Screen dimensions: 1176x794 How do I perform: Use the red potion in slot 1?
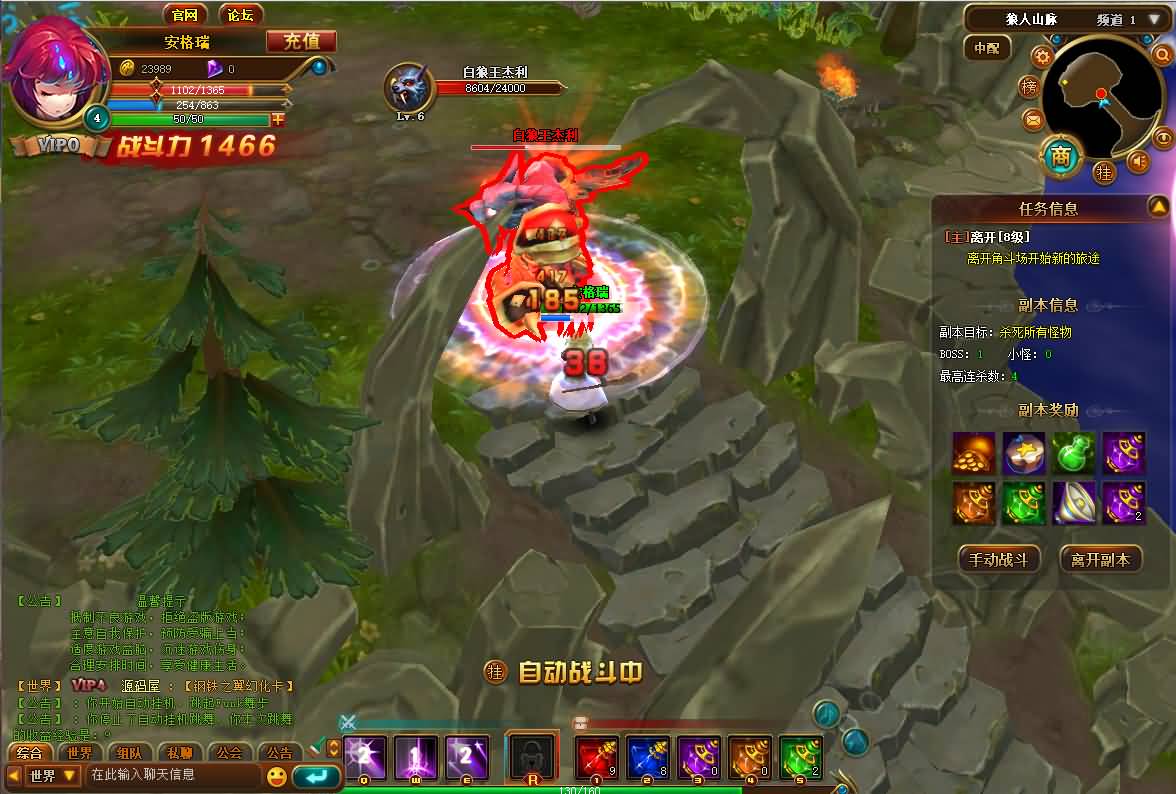click(x=597, y=758)
